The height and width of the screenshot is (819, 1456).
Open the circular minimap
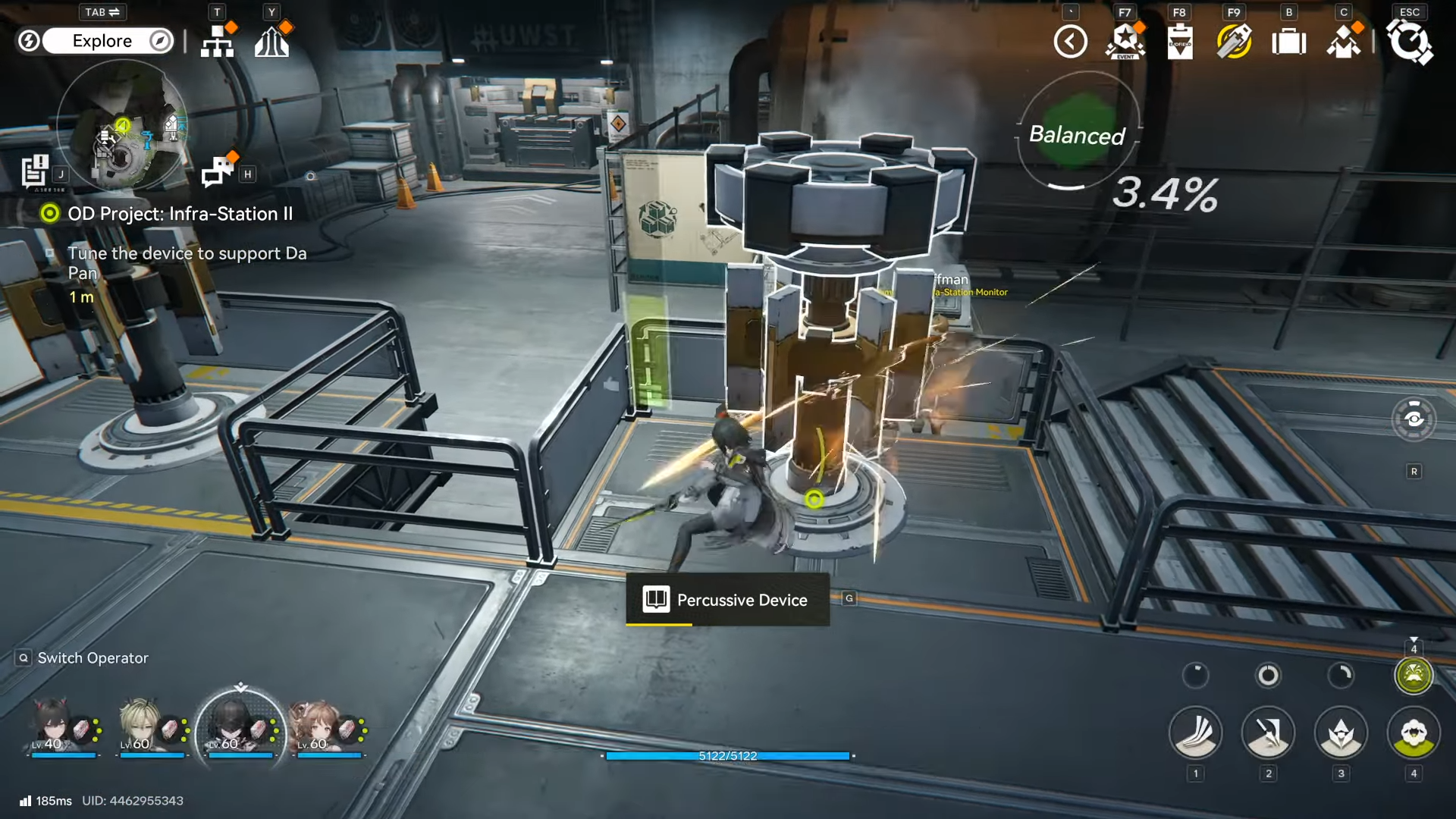pos(121,125)
